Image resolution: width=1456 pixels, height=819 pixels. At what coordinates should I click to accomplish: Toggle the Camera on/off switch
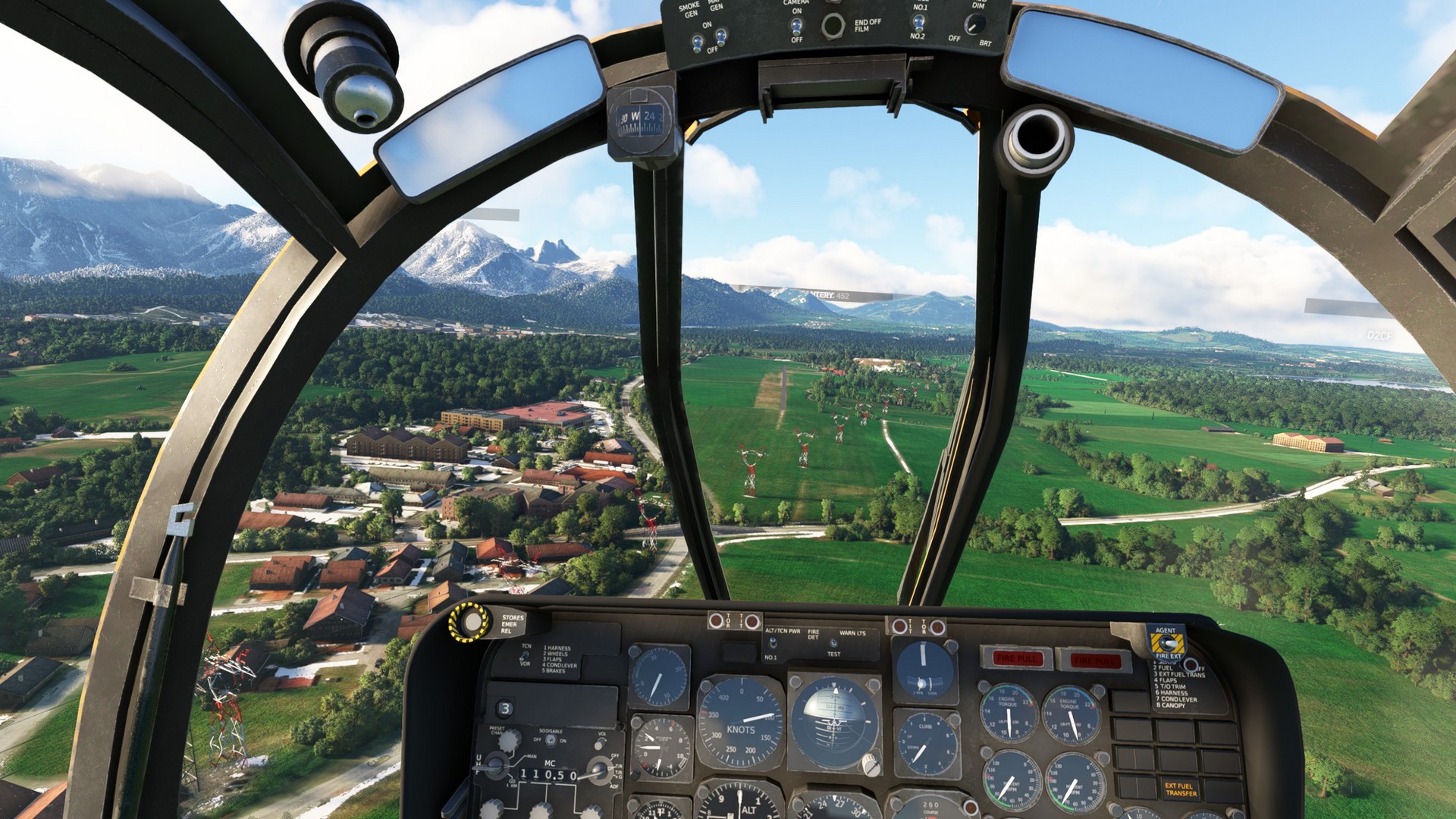coord(796,26)
